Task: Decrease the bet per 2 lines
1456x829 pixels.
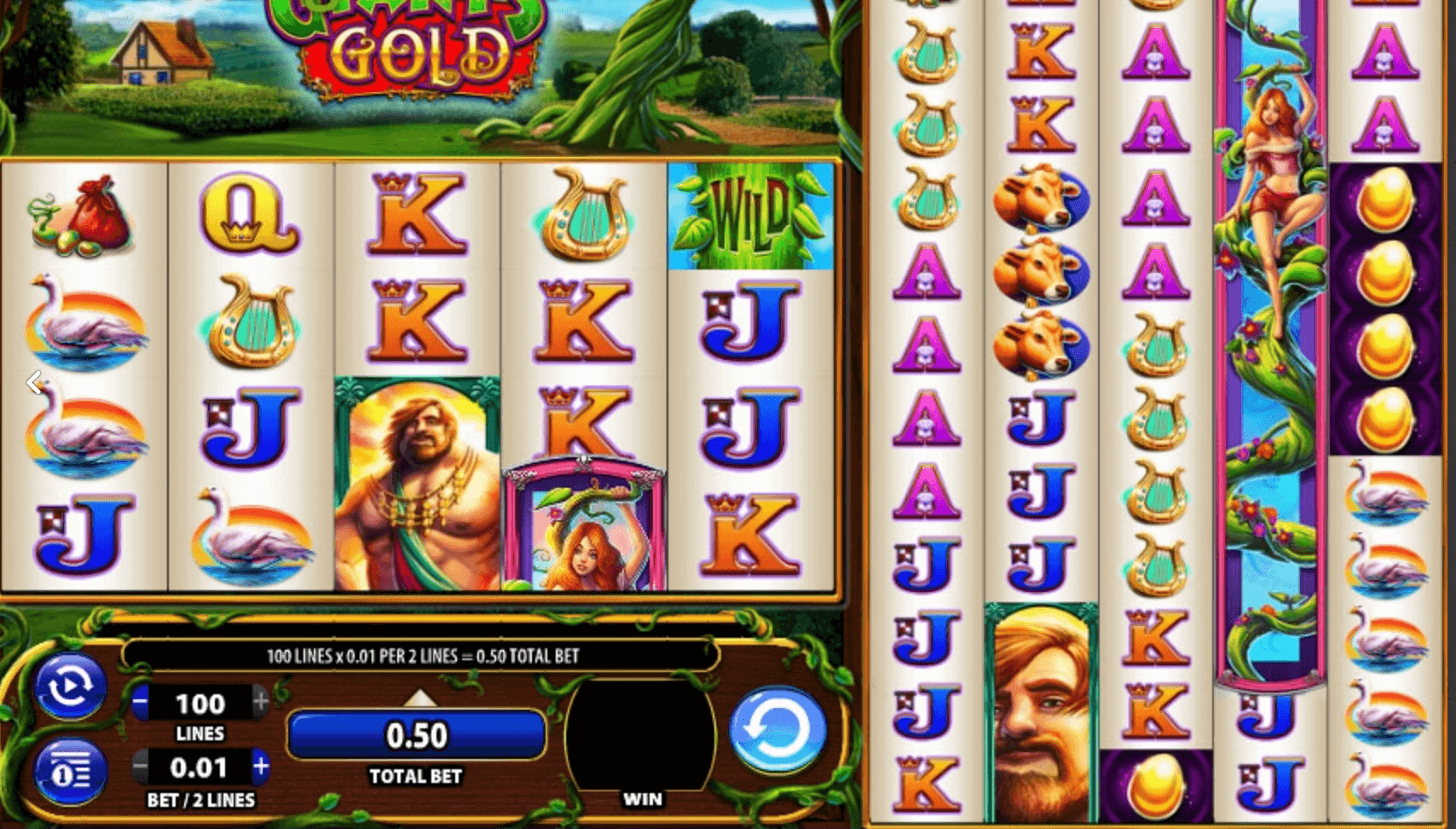Action: [139, 767]
